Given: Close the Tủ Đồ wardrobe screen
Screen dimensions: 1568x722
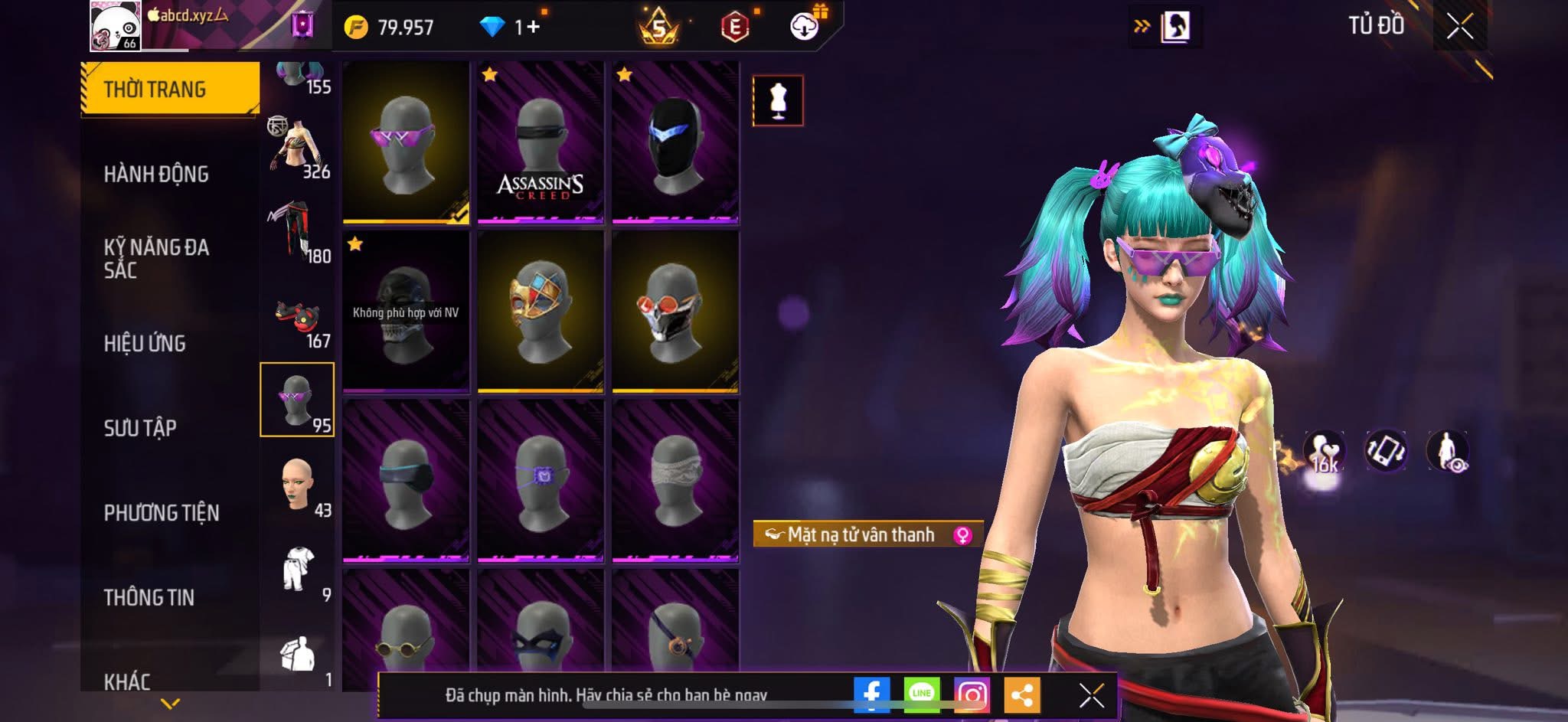Looking at the screenshot, I should coord(1459,27).
